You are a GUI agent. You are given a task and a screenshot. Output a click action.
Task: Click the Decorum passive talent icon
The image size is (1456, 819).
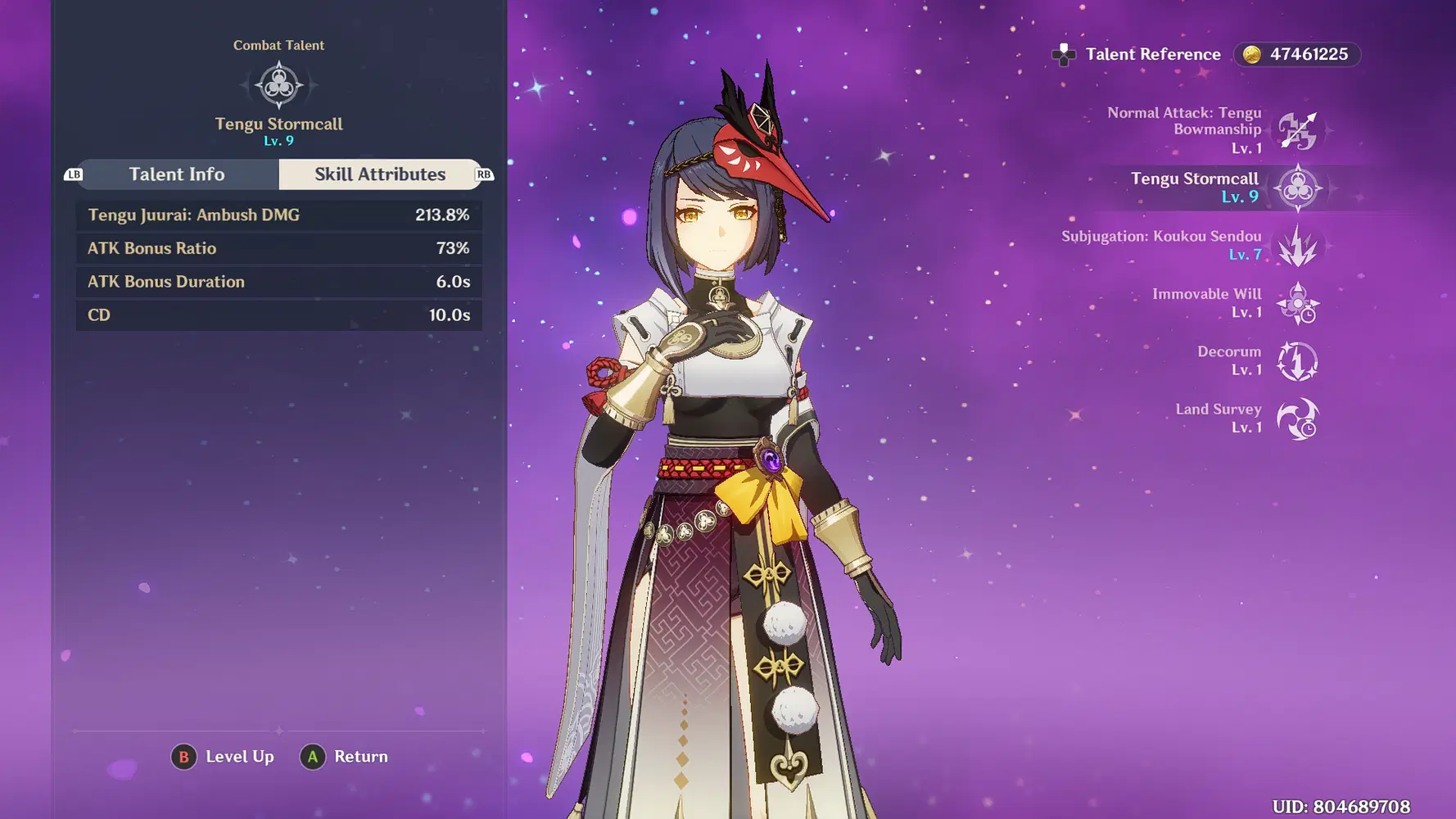(x=1298, y=360)
